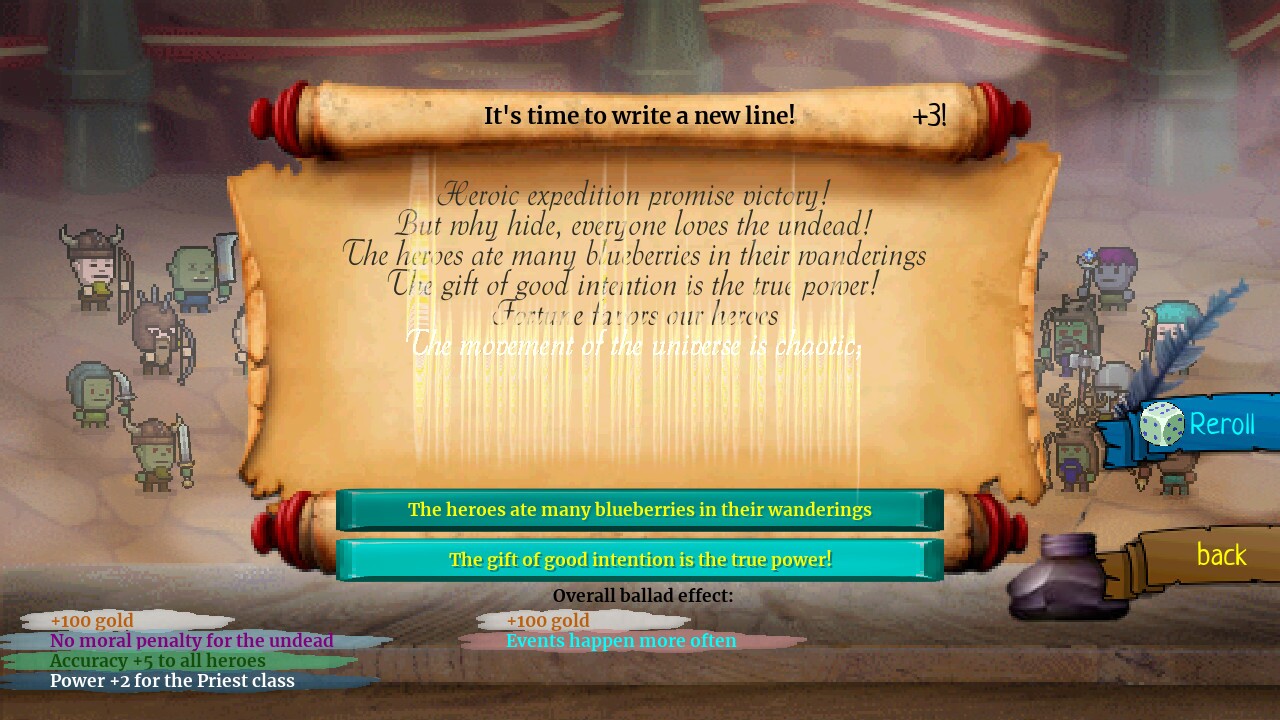Expand the 'Overall ballad effect' section
Viewport: 1280px width, 720px height.
coord(645,595)
